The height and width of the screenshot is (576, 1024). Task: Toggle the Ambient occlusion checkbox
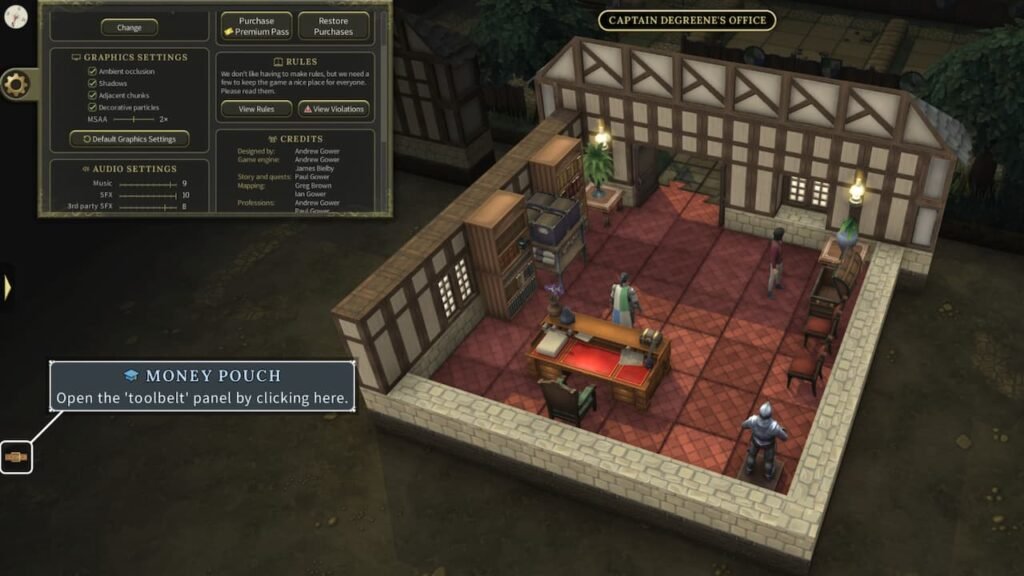pos(92,72)
